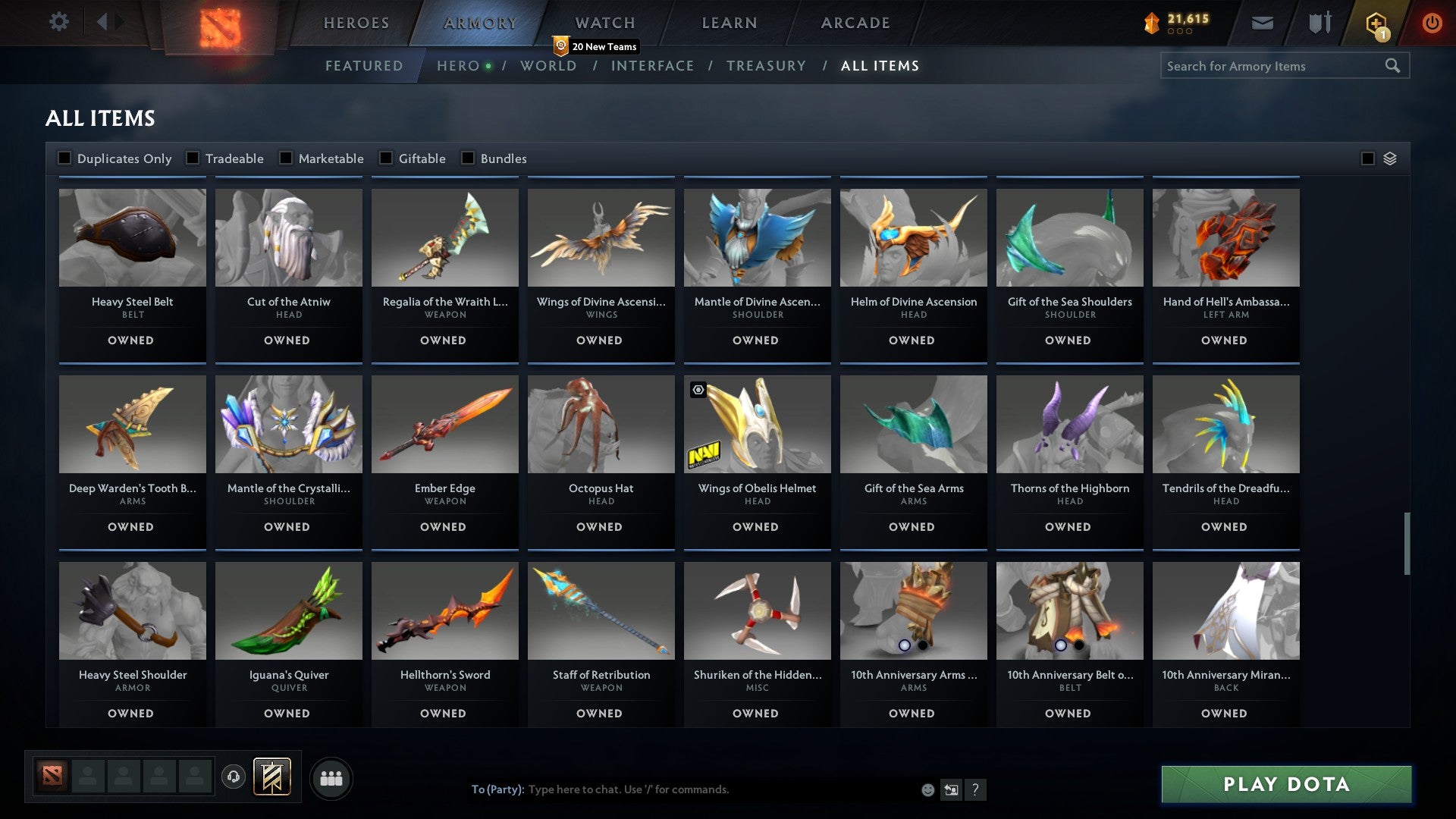Switch to the Watch tab
This screenshot has height=819, width=1456.
[604, 23]
